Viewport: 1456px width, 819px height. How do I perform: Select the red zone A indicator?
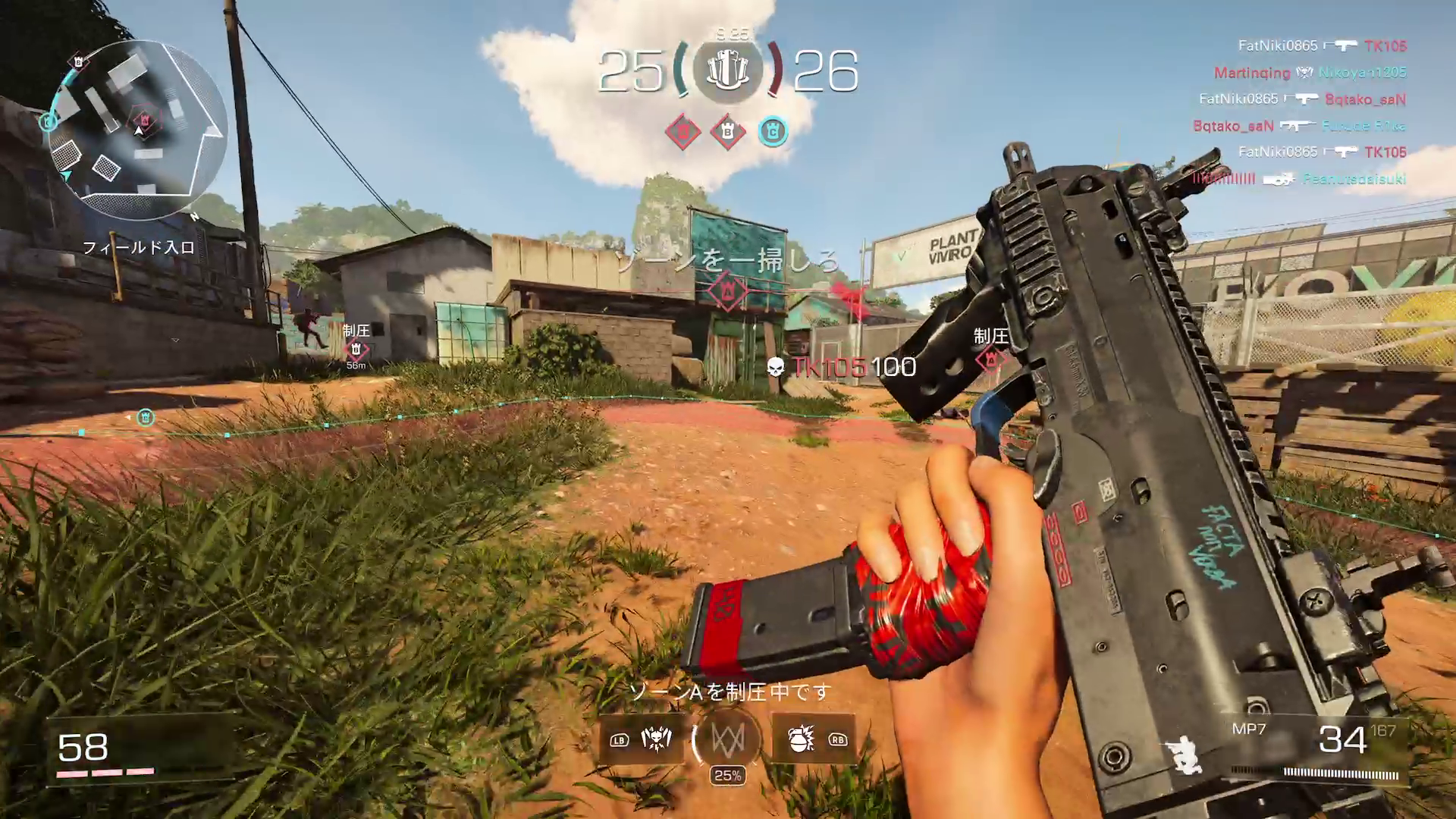click(682, 133)
